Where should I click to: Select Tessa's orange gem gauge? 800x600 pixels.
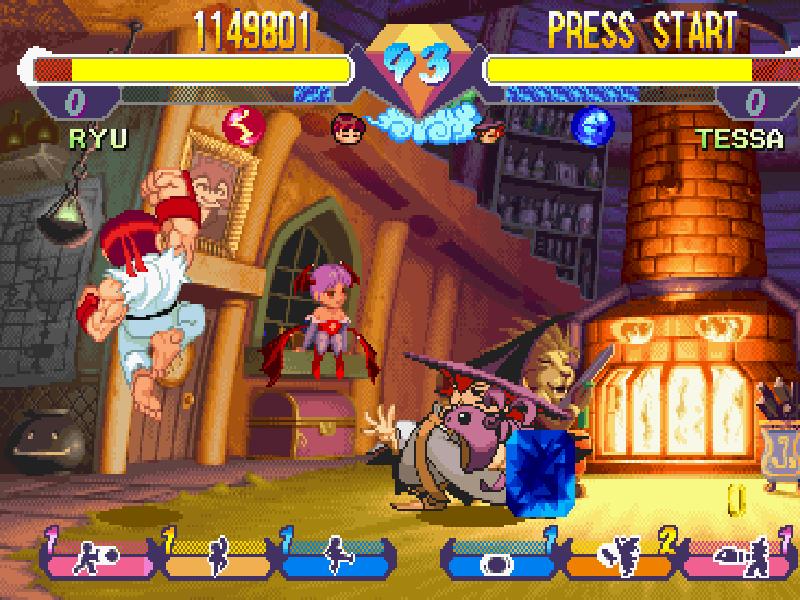click(620, 558)
